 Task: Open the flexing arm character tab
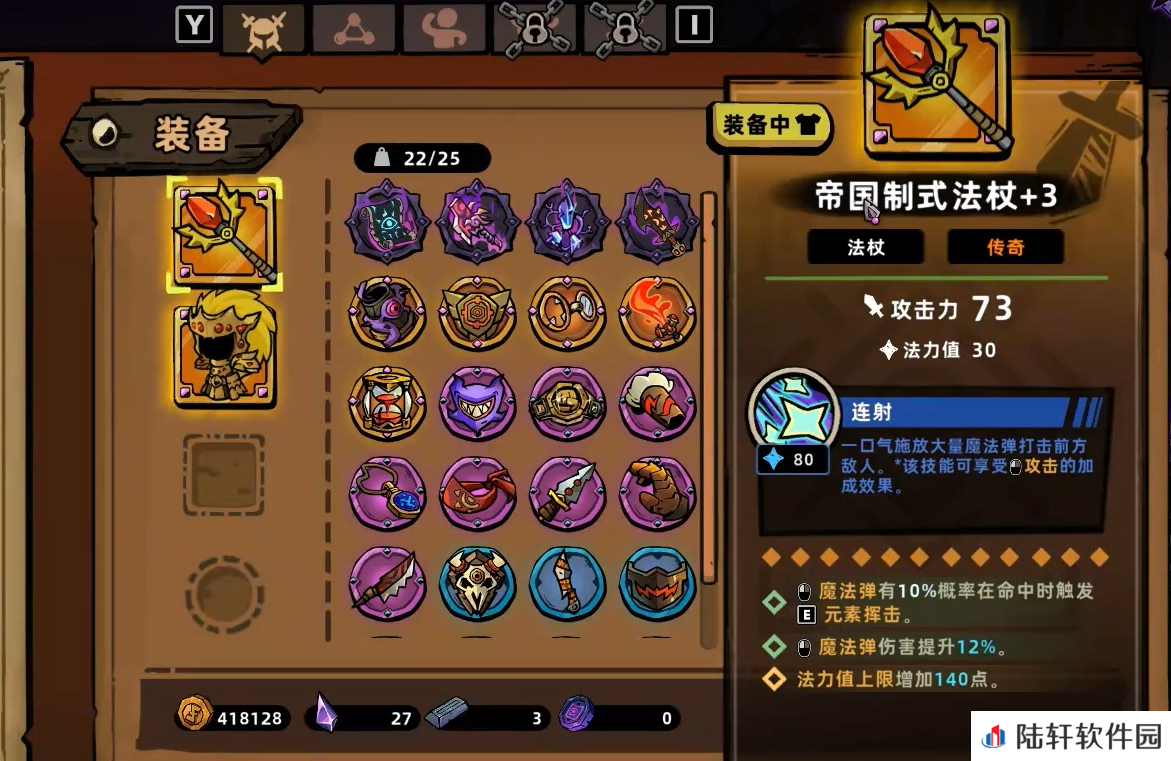coord(443,28)
